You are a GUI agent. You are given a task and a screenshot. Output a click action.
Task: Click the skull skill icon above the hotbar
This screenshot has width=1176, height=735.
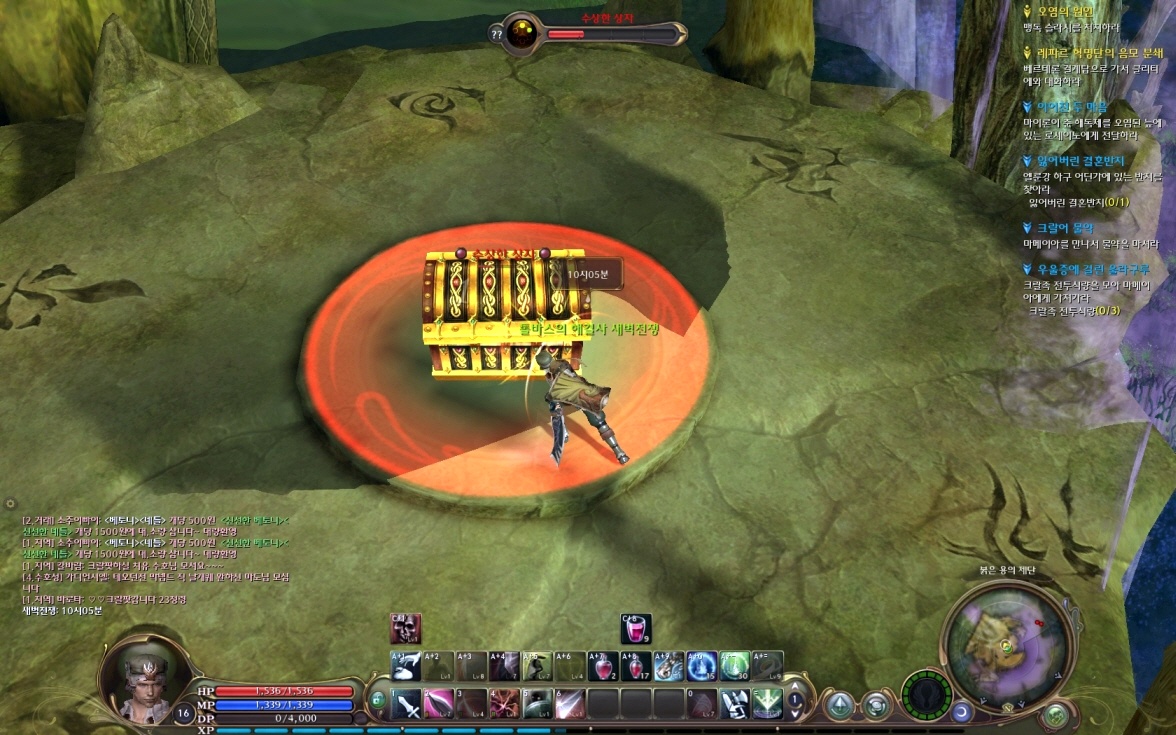coord(405,629)
